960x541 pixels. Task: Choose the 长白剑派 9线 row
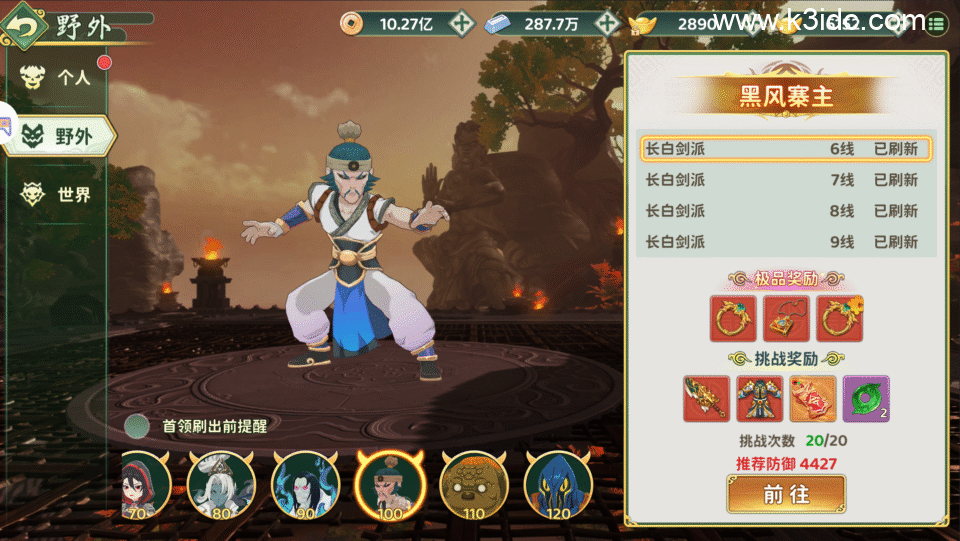coord(786,241)
